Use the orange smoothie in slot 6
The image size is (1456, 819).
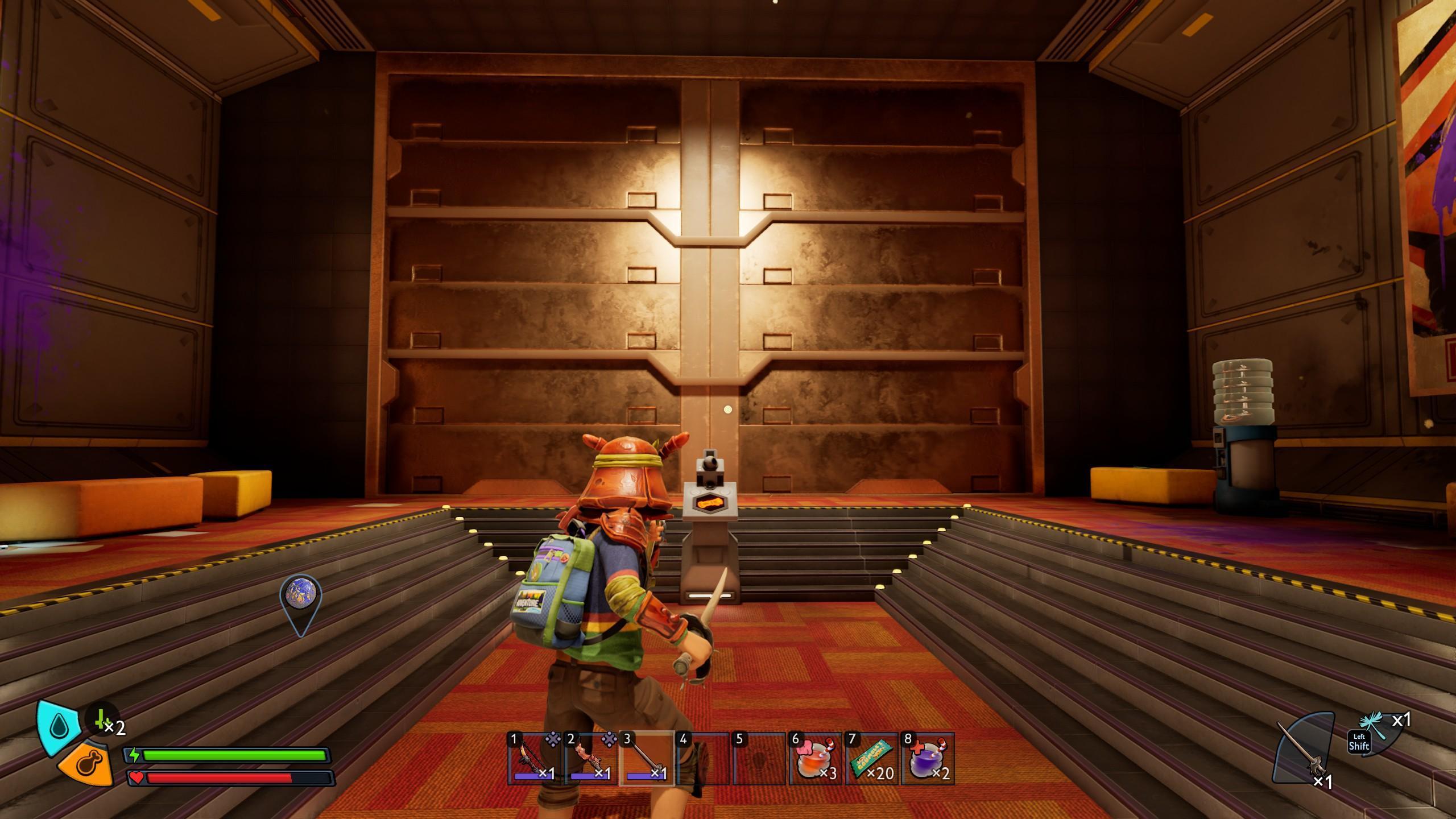[814, 759]
